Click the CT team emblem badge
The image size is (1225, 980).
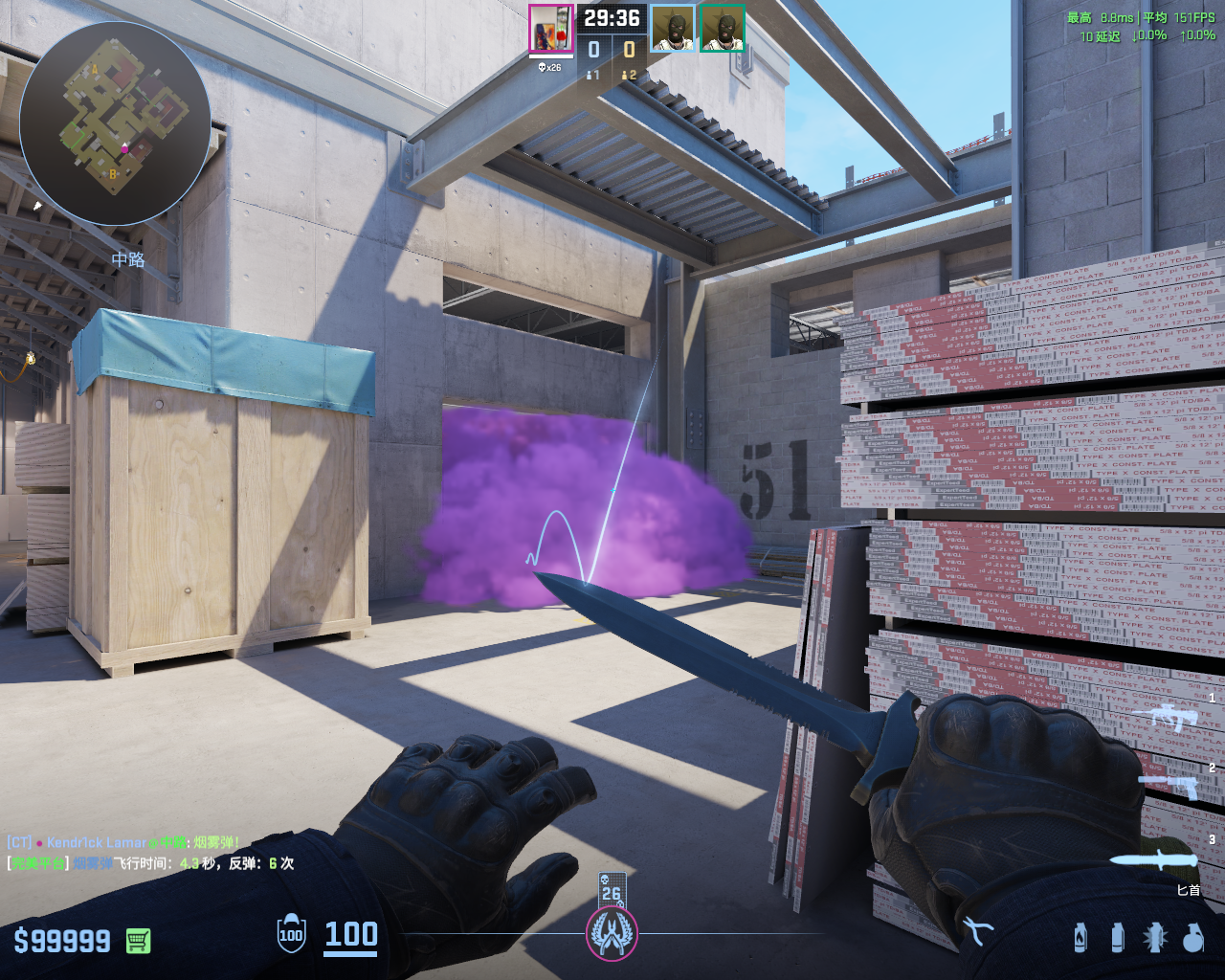point(612,933)
